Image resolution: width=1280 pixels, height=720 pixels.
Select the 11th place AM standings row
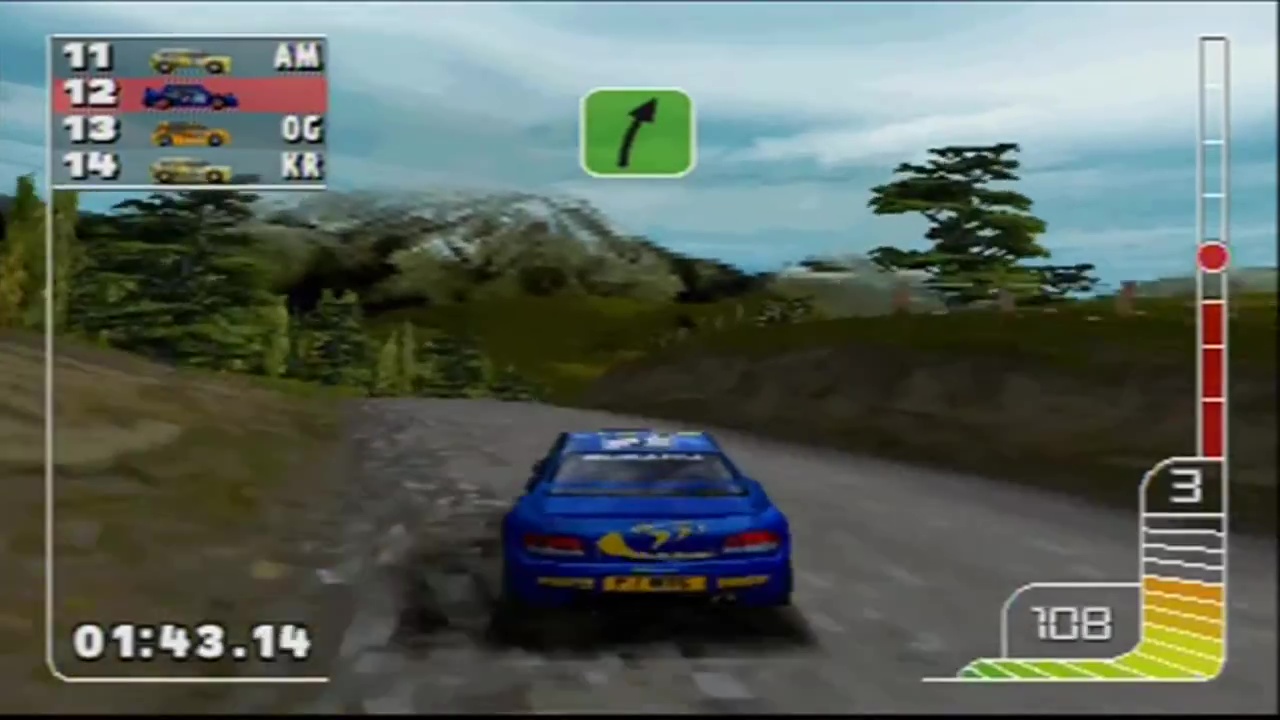point(189,58)
